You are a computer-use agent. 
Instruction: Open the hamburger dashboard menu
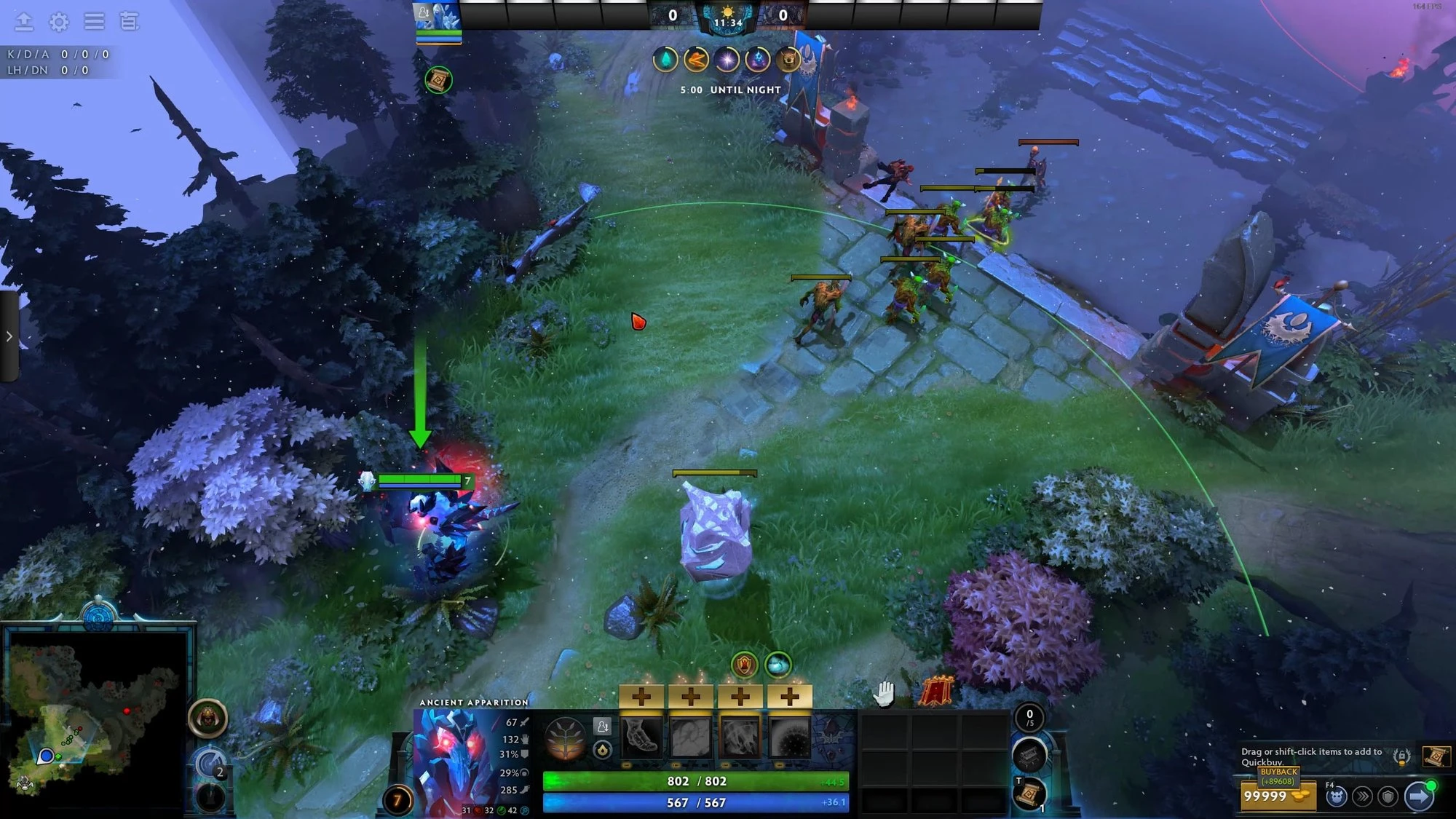point(94,22)
